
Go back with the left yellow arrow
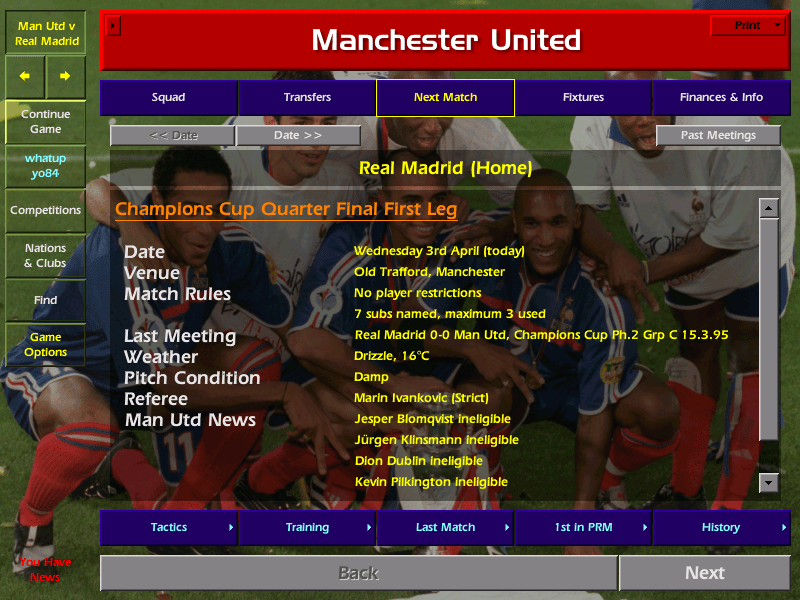click(x=25, y=76)
